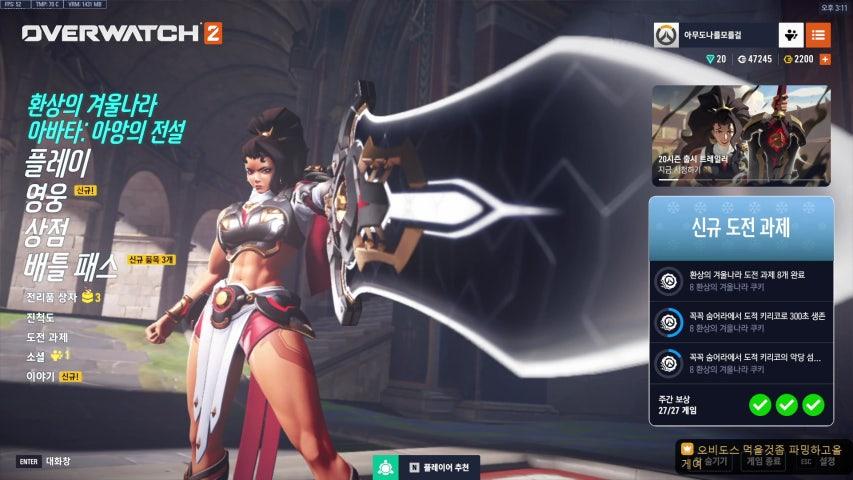Watch the Season 20 launch trailer thumbnail
Image resolution: width=853 pixels, height=480 pixels.
[740, 135]
